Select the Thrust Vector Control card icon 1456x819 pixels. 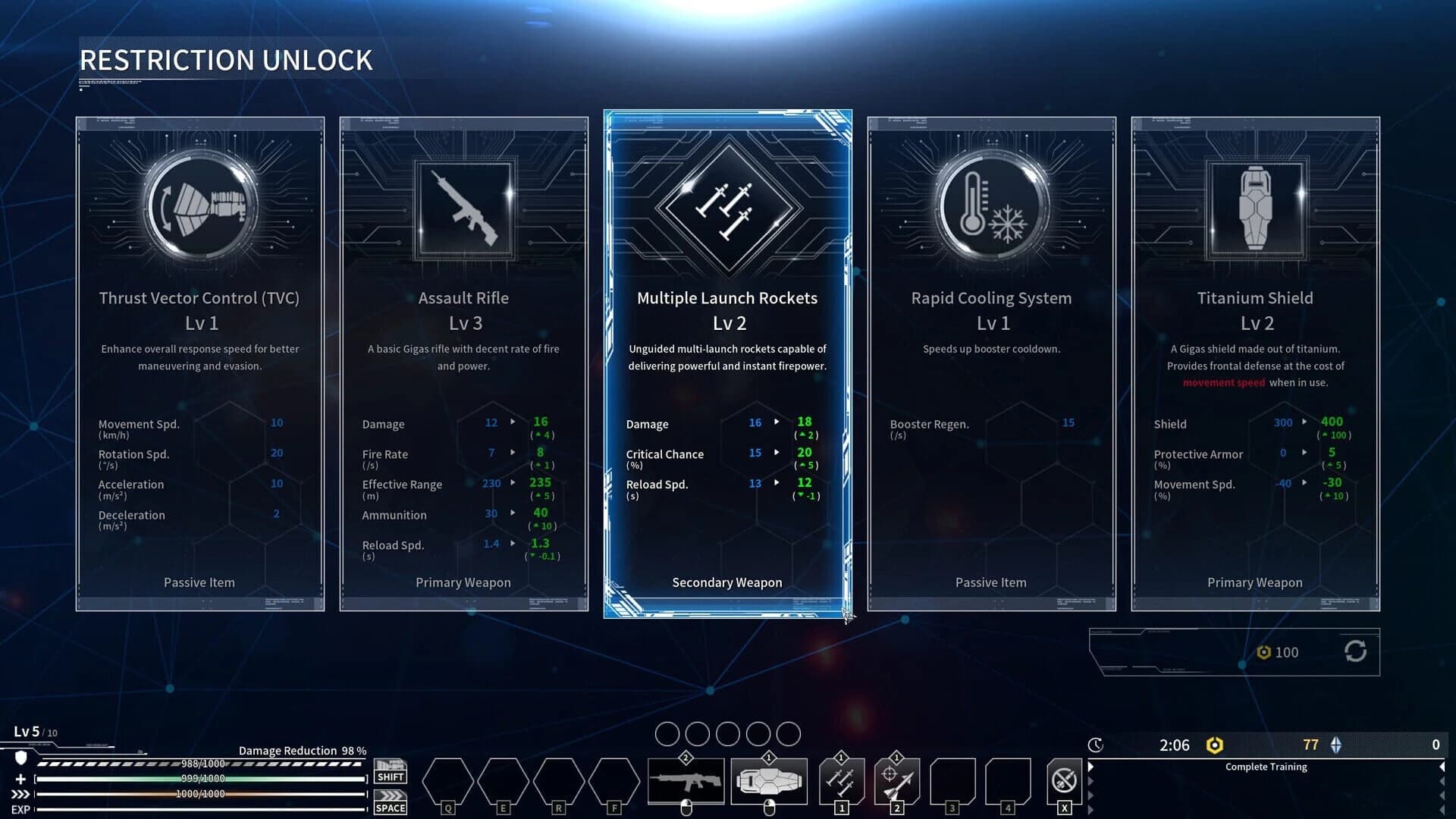(x=199, y=206)
